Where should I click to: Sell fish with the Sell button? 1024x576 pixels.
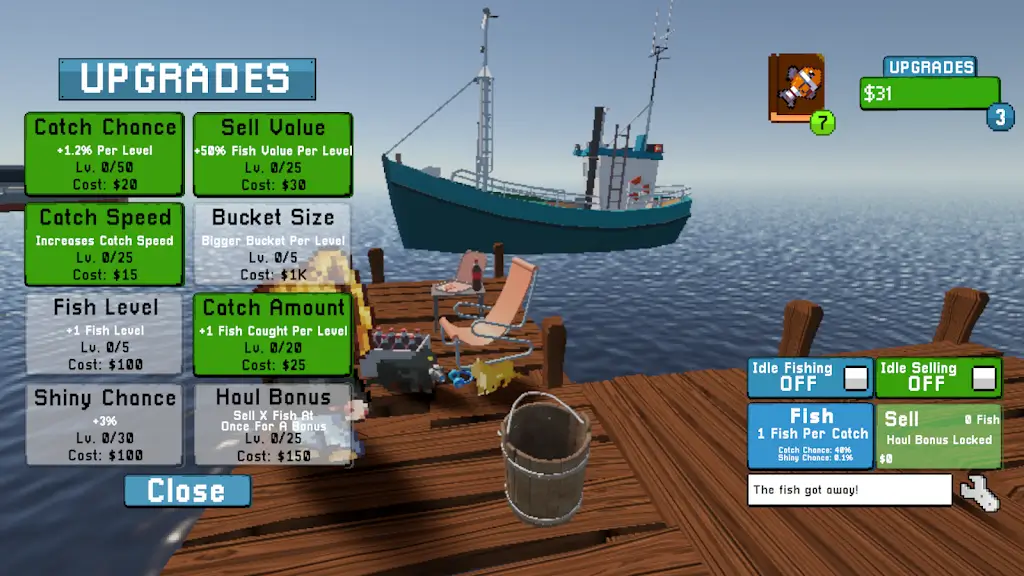[x=938, y=435]
